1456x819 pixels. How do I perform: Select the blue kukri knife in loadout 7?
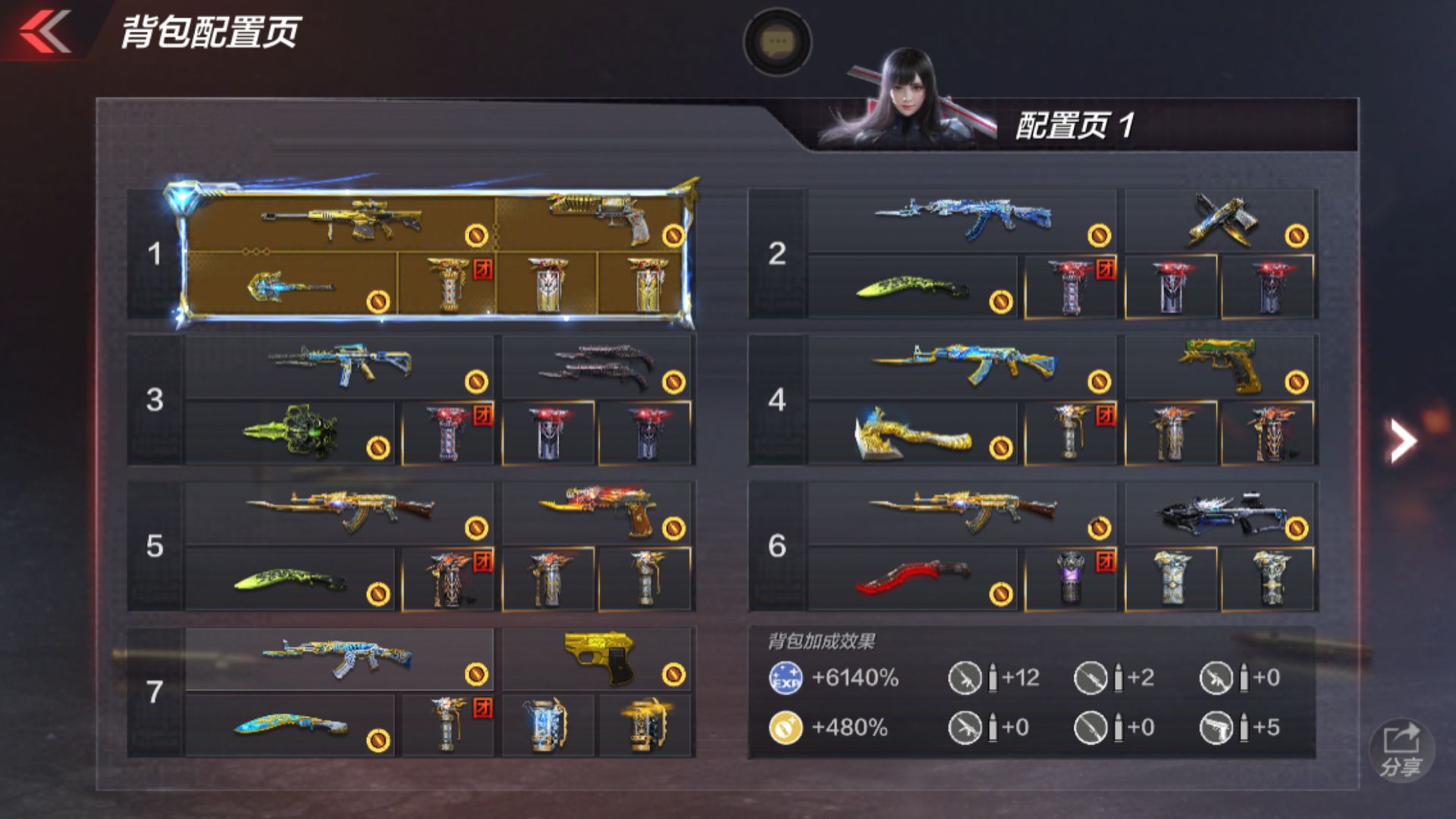[x=292, y=726]
